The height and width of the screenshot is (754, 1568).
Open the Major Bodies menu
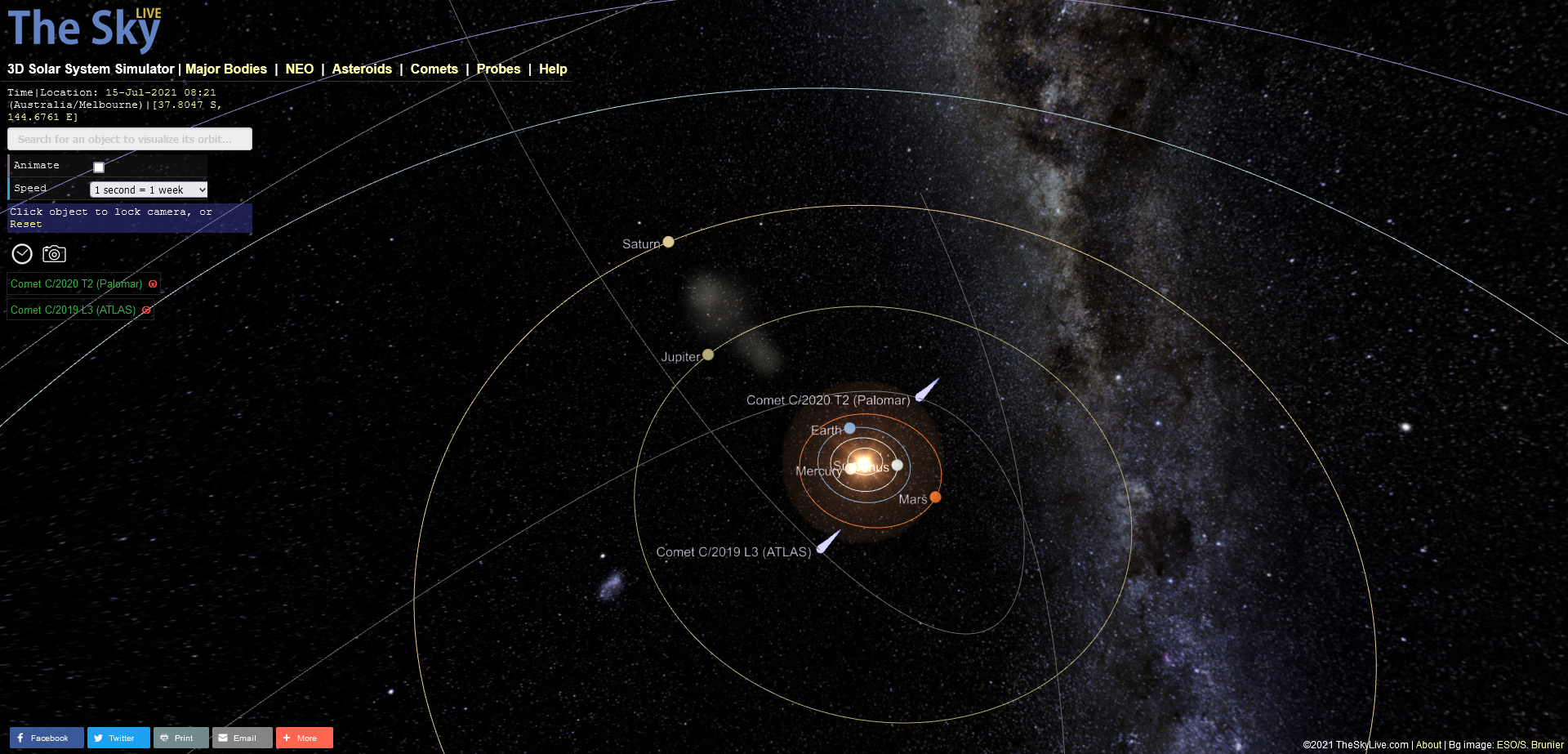(x=226, y=69)
